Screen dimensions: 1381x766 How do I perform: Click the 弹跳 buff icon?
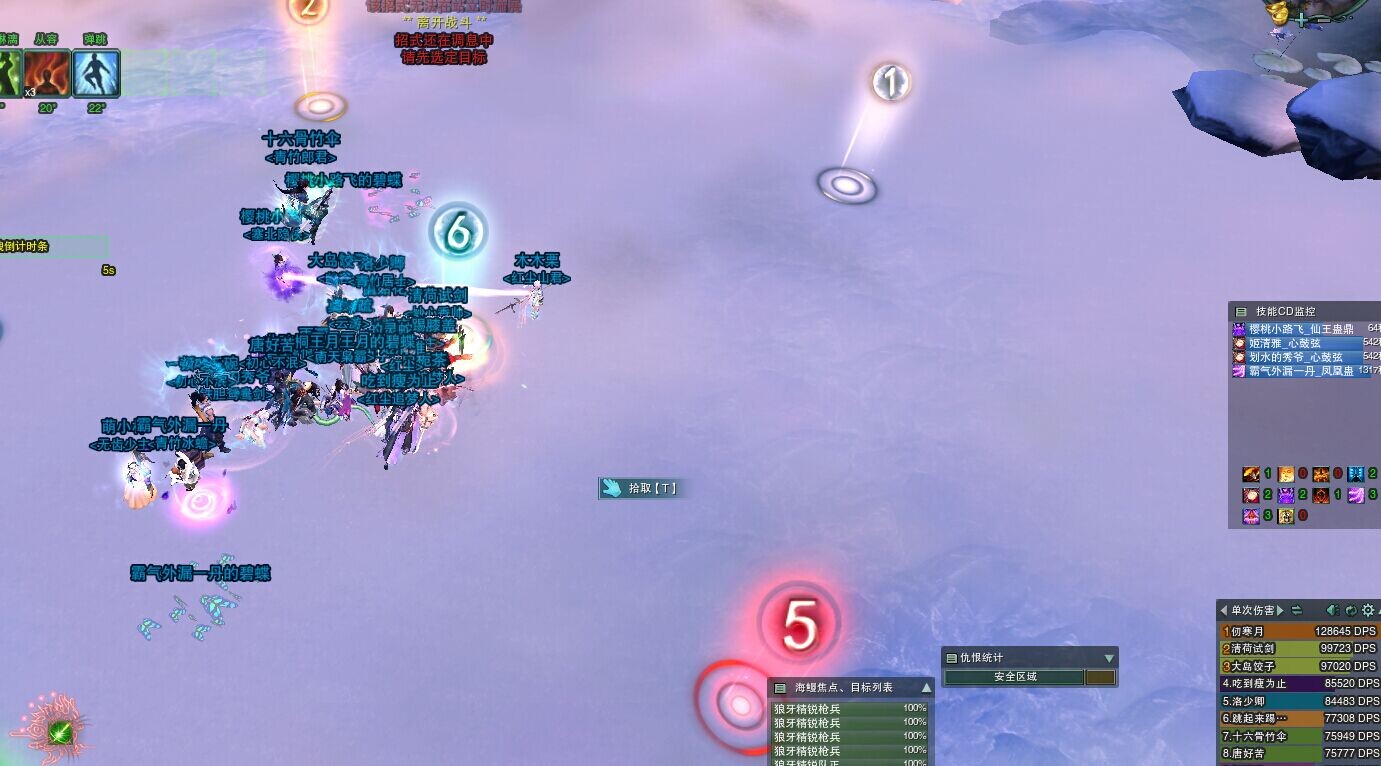tap(97, 73)
